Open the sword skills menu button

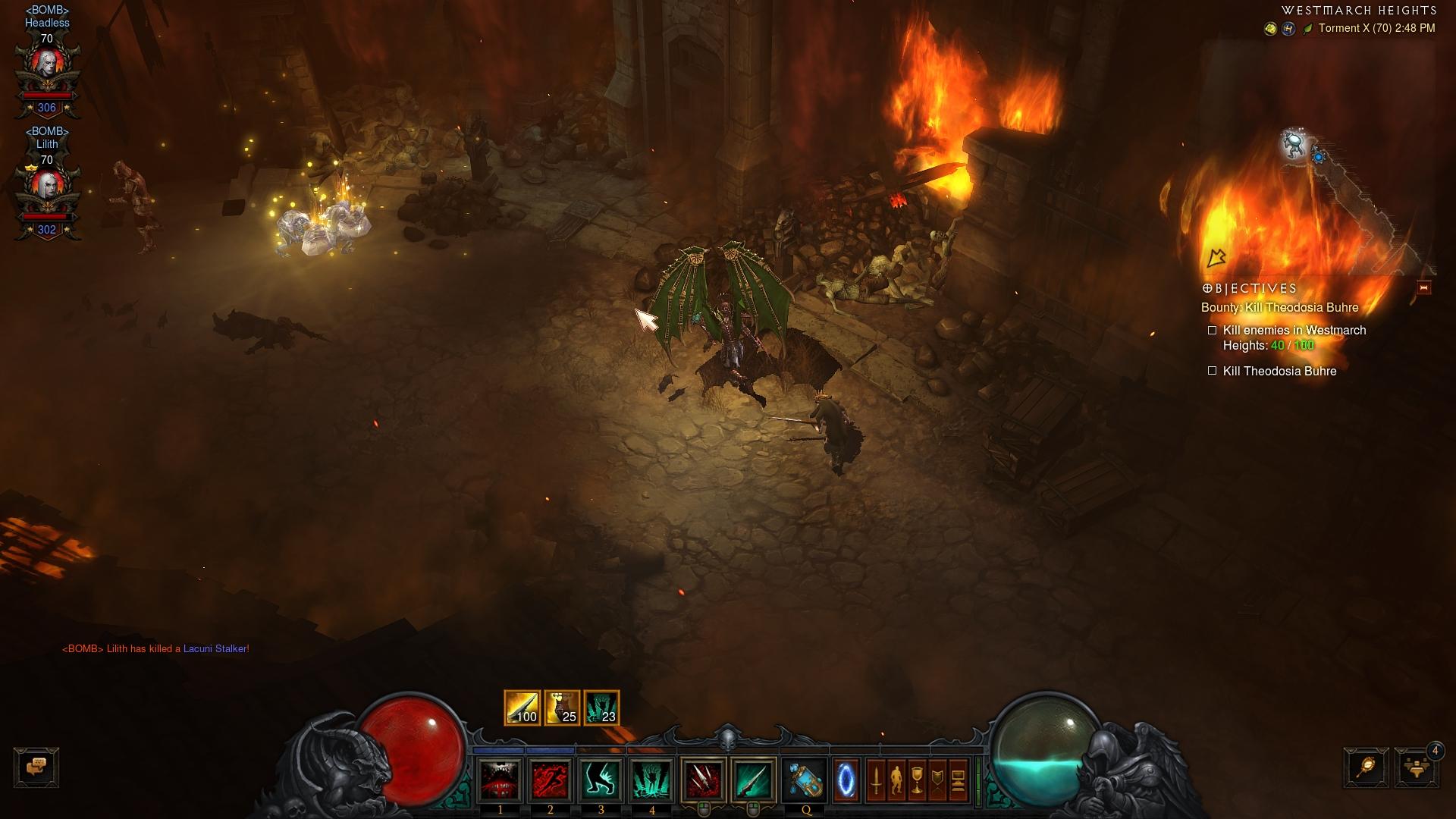(876, 780)
